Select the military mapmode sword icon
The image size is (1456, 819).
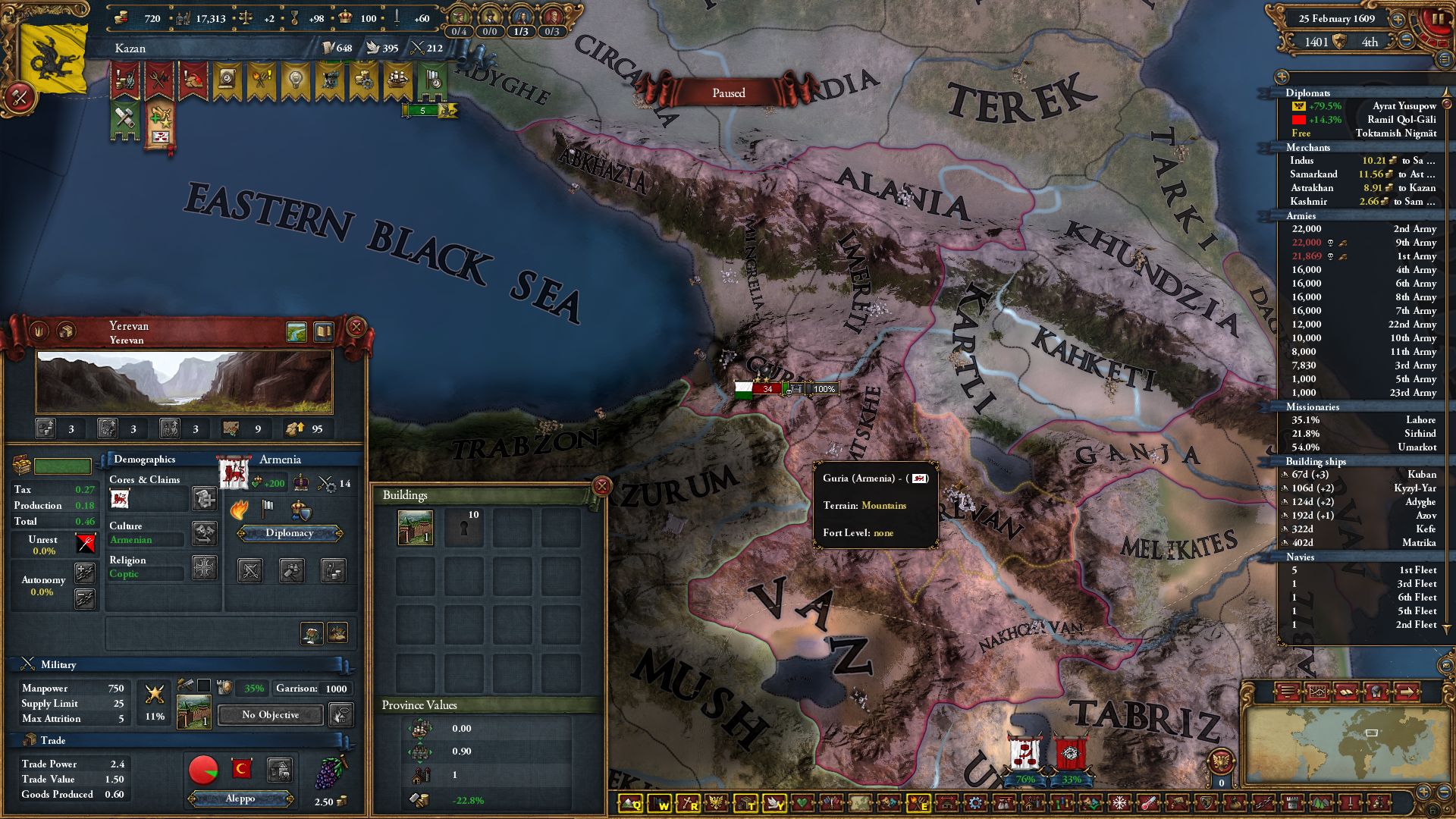click(1350, 802)
